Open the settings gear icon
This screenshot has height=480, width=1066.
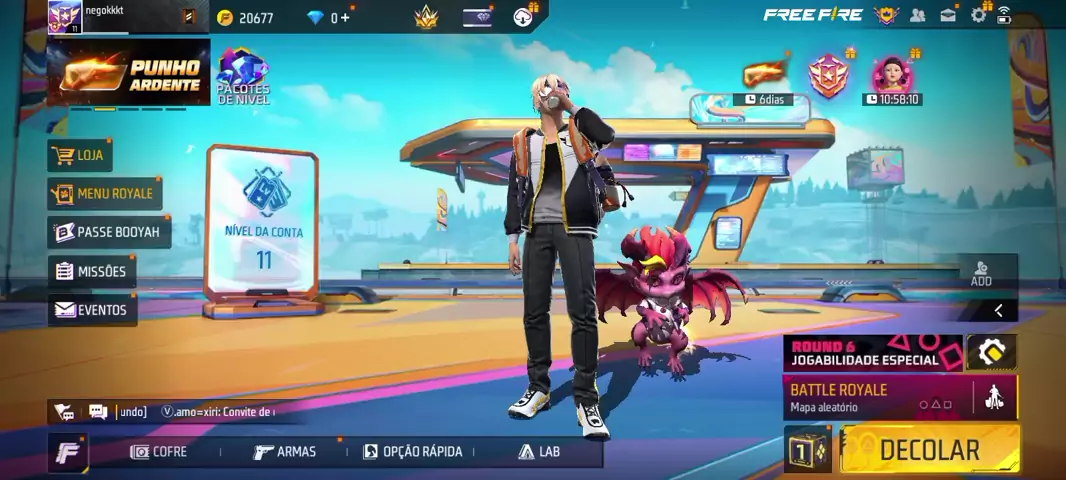pyautogui.click(x=978, y=15)
